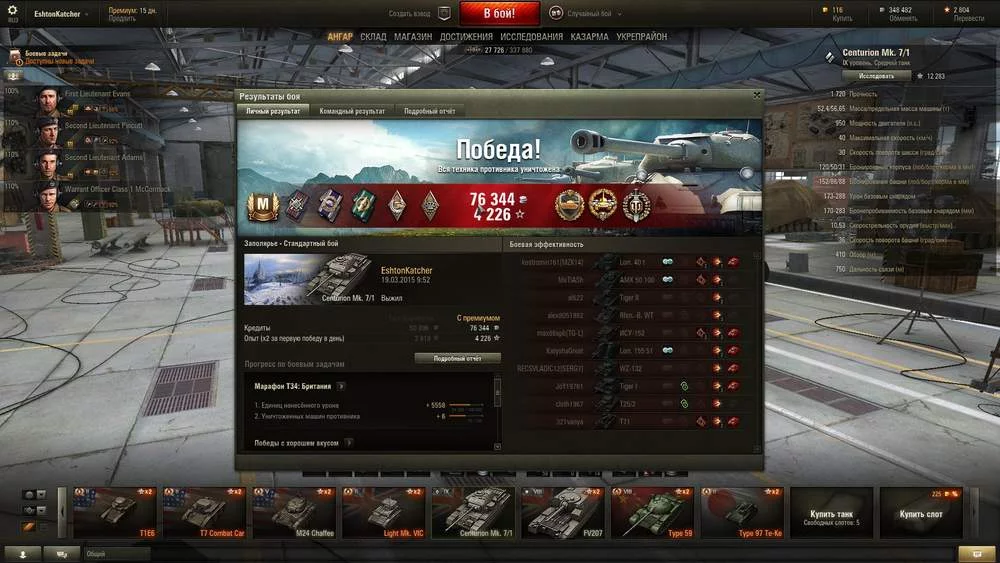
Task: Switch to the Командный результат tab
Action: [352, 111]
